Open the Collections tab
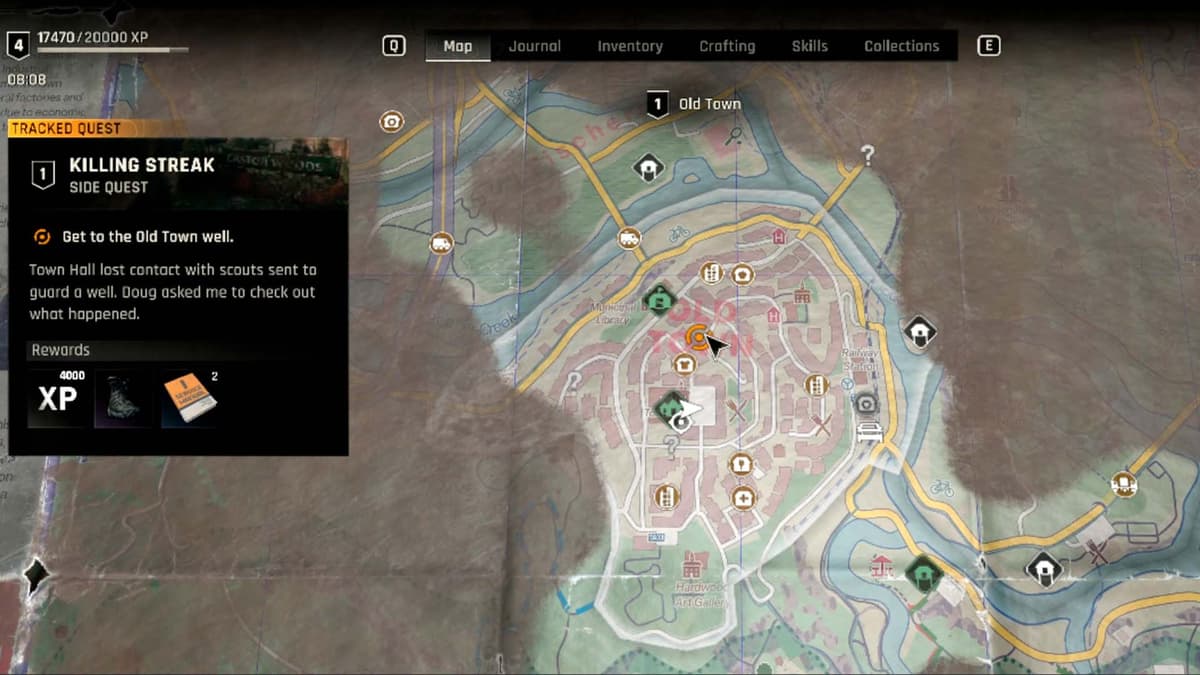 coord(901,46)
